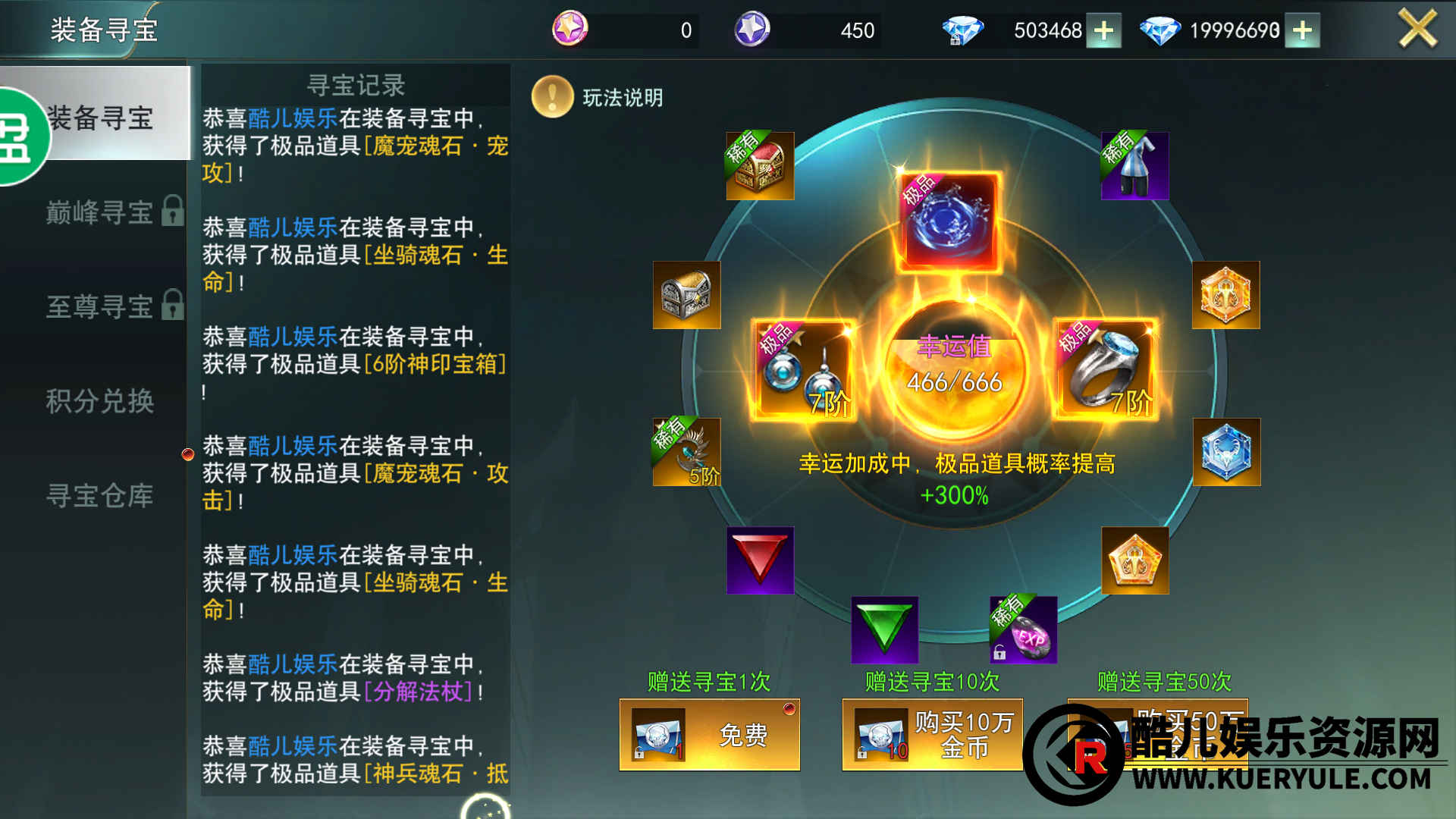Use the 免费 single treasure hunt button
1456x819 pixels.
[x=709, y=735]
